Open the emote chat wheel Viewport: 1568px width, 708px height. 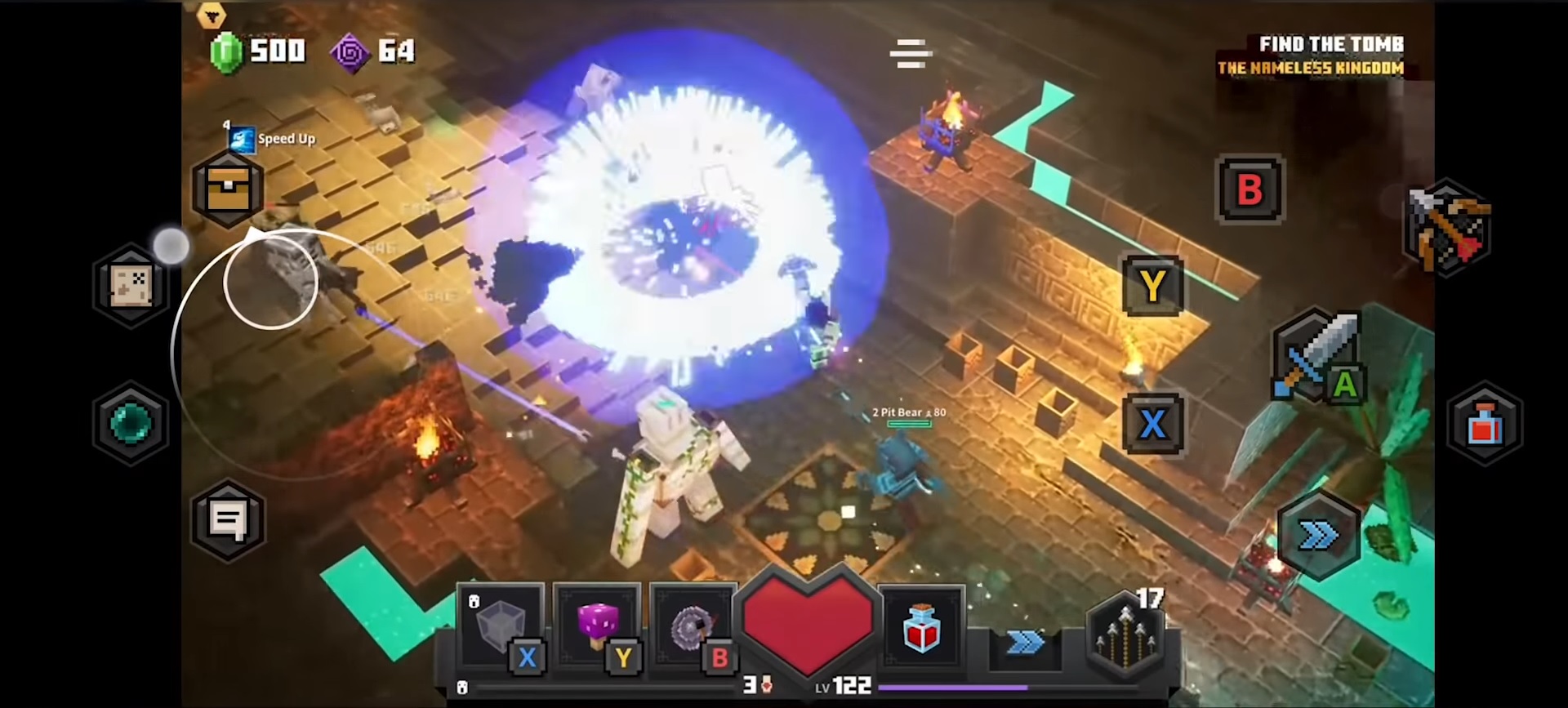pos(228,520)
